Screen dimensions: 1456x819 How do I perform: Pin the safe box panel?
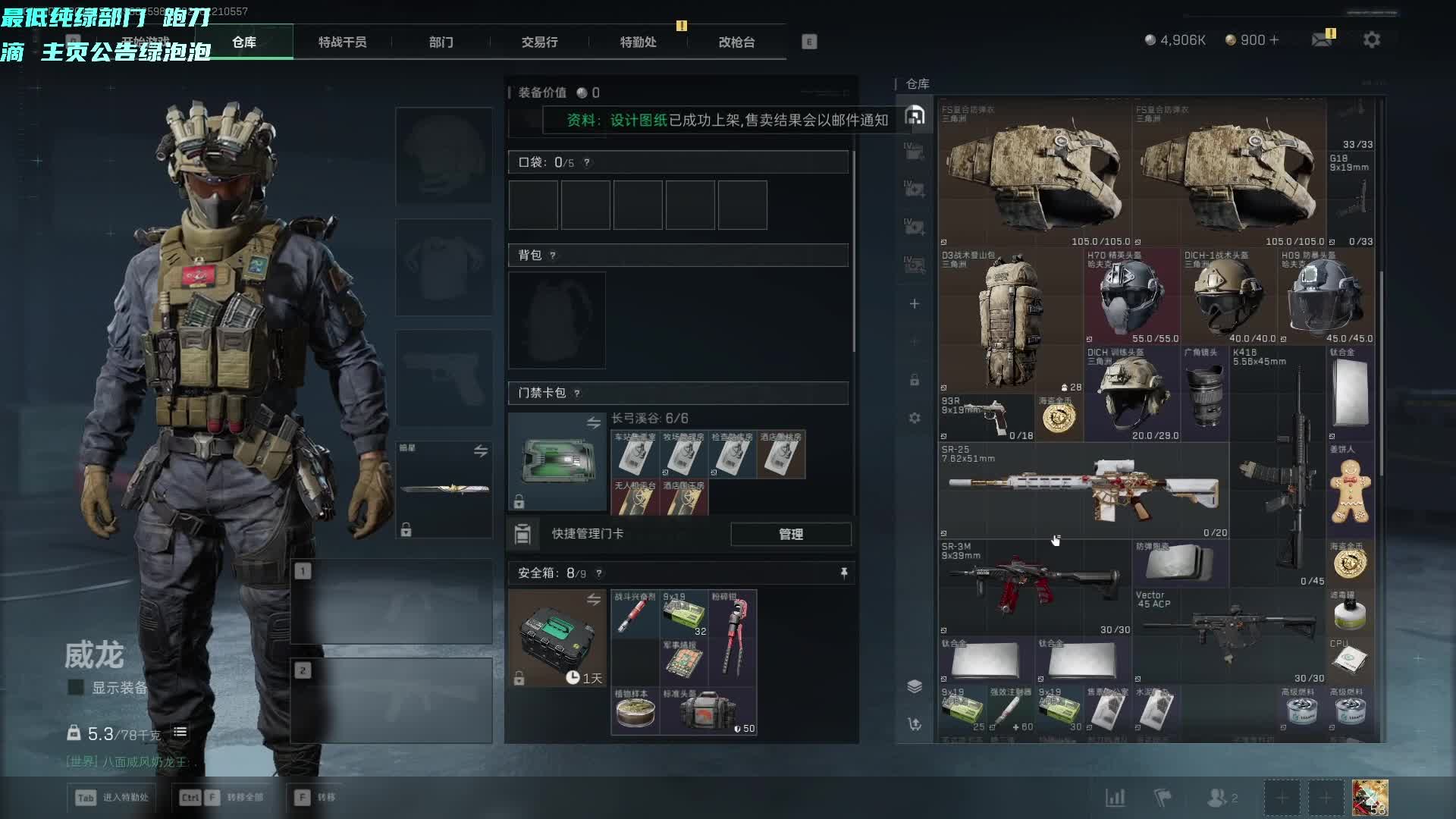844,573
